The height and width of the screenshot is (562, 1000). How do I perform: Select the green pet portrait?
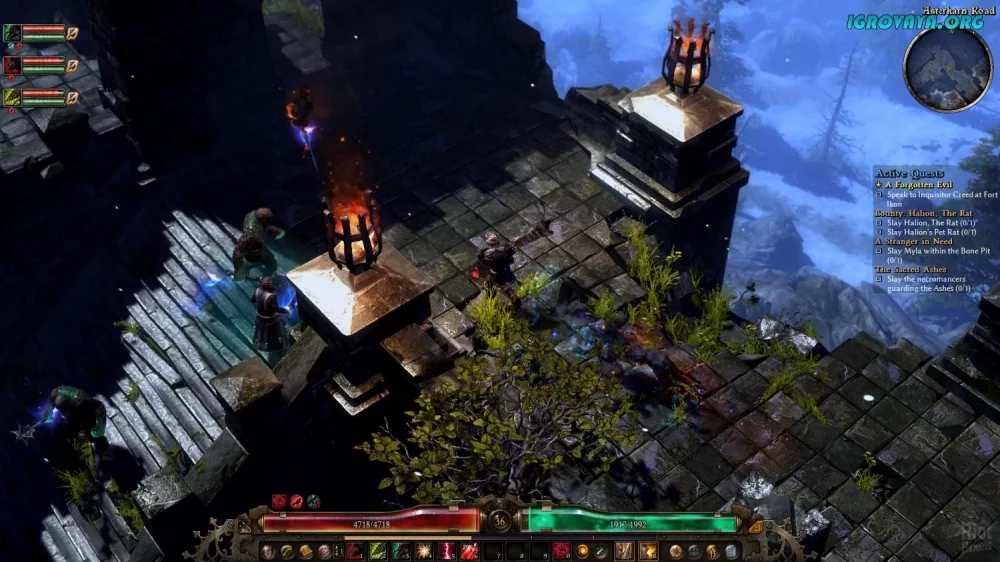[x=13, y=32]
